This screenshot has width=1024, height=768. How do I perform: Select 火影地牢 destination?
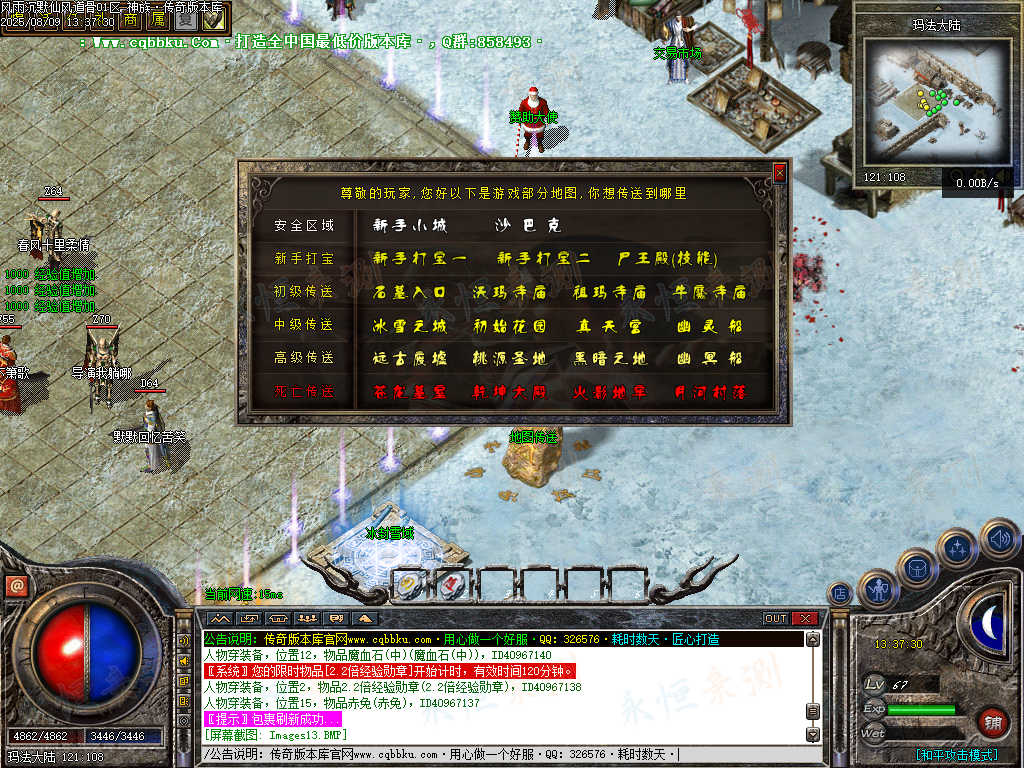click(x=610, y=392)
